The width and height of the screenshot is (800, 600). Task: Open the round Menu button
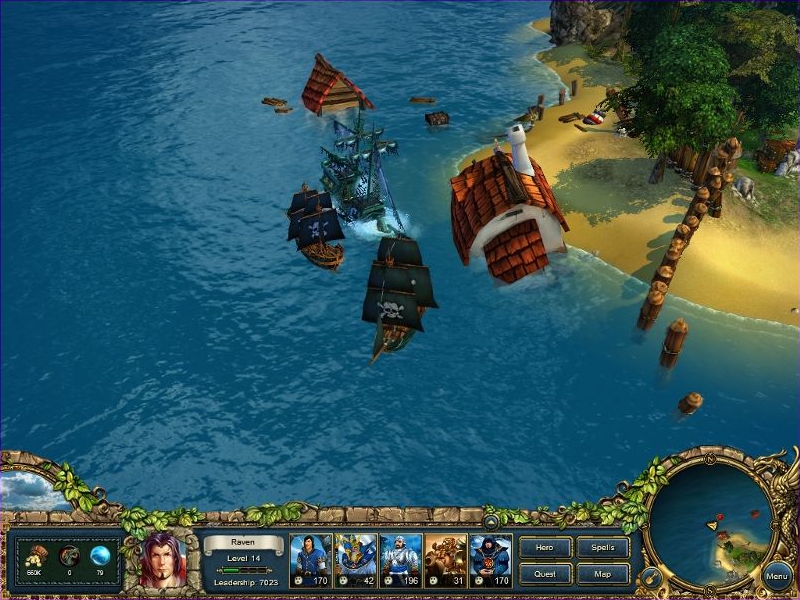[x=777, y=576]
